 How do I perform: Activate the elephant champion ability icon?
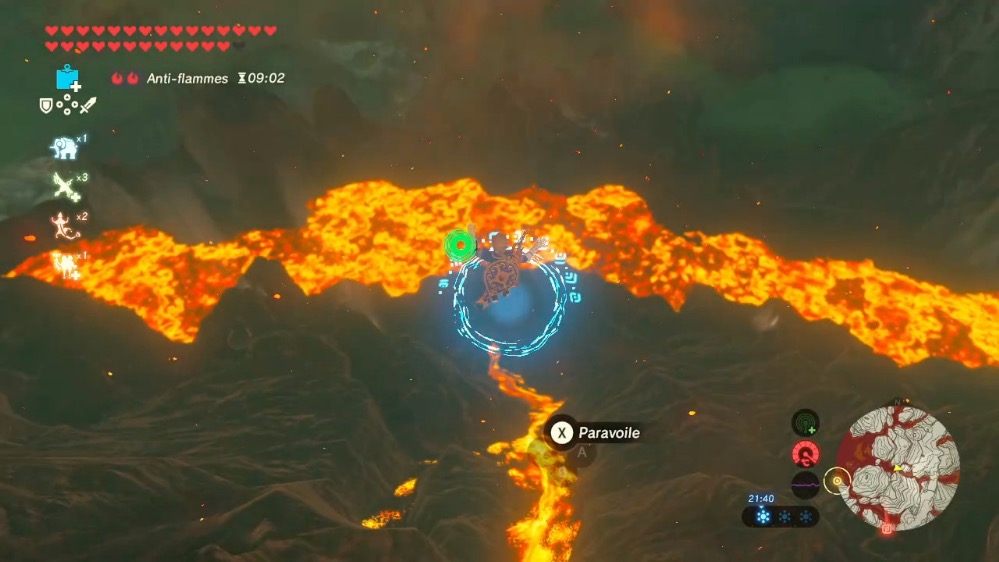pos(65,148)
